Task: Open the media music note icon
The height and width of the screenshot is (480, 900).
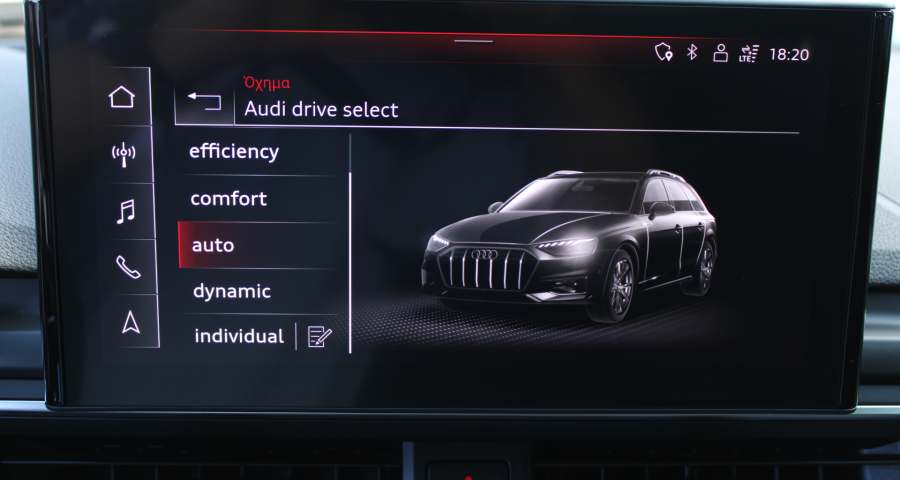Action: click(125, 211)
